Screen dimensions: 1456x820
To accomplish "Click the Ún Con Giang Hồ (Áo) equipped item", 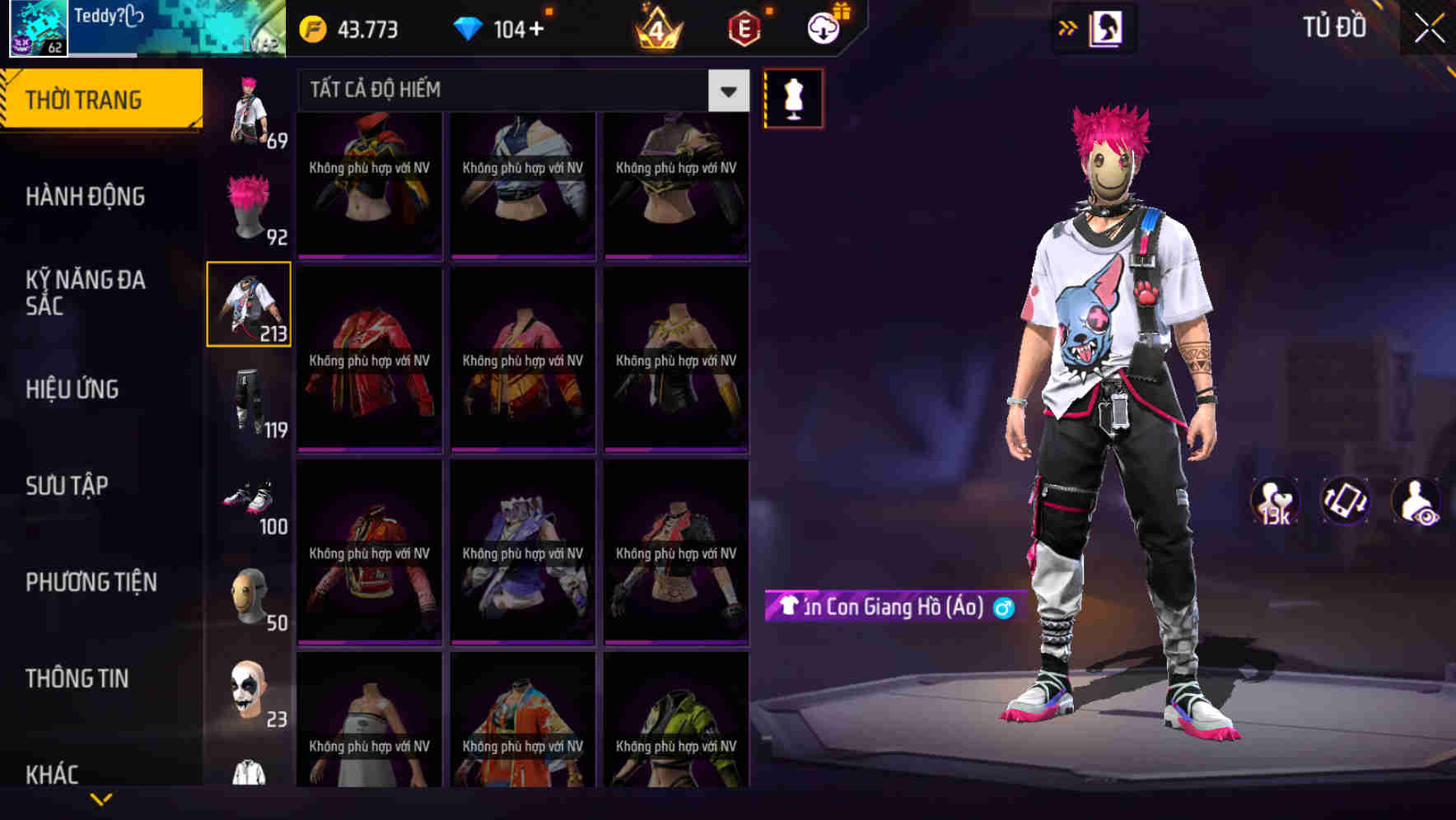I will click(885, 608).
